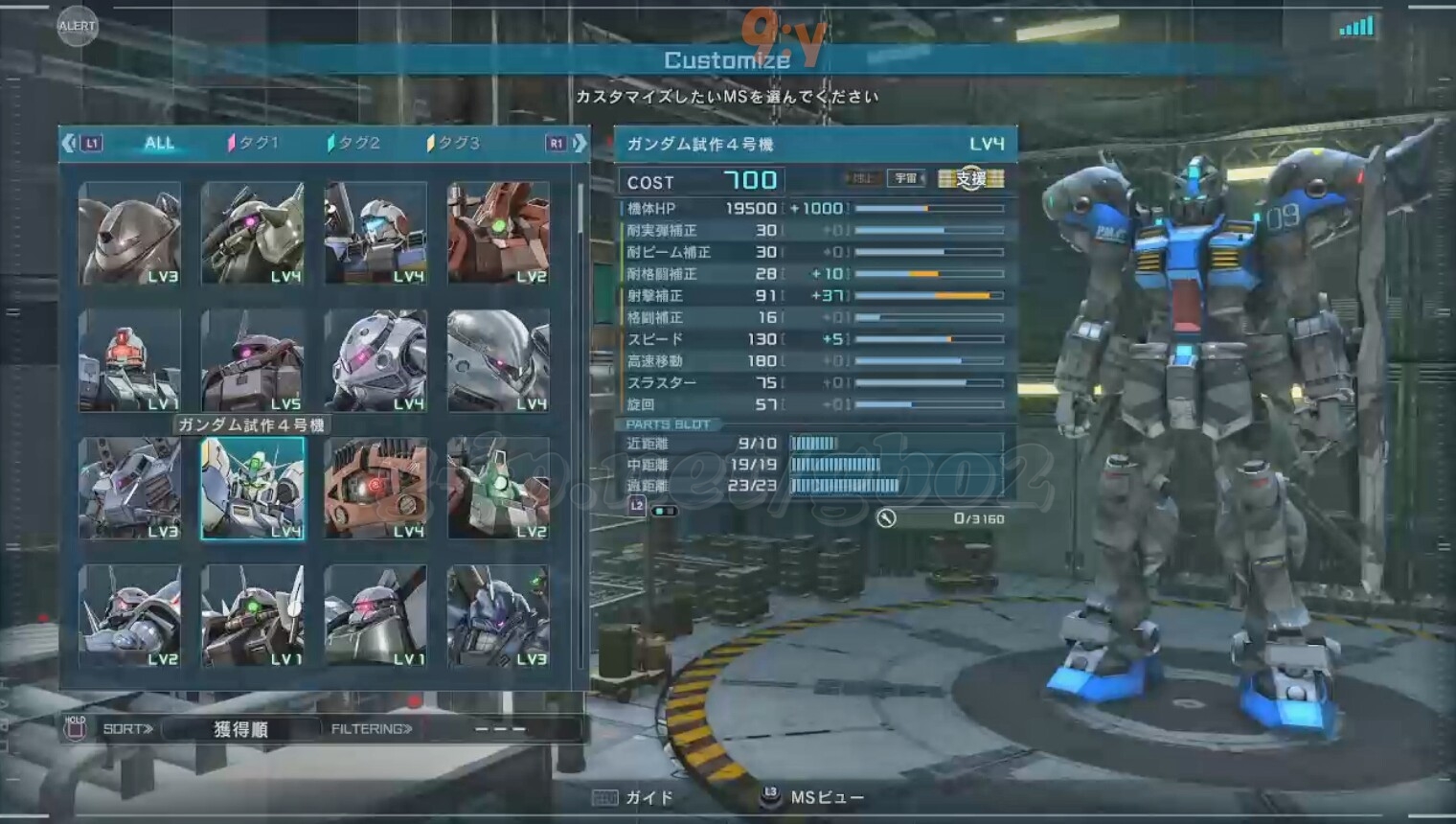Switch to the ALL tab
This screenshot has height=824, width=1456.
coord(159,143)
